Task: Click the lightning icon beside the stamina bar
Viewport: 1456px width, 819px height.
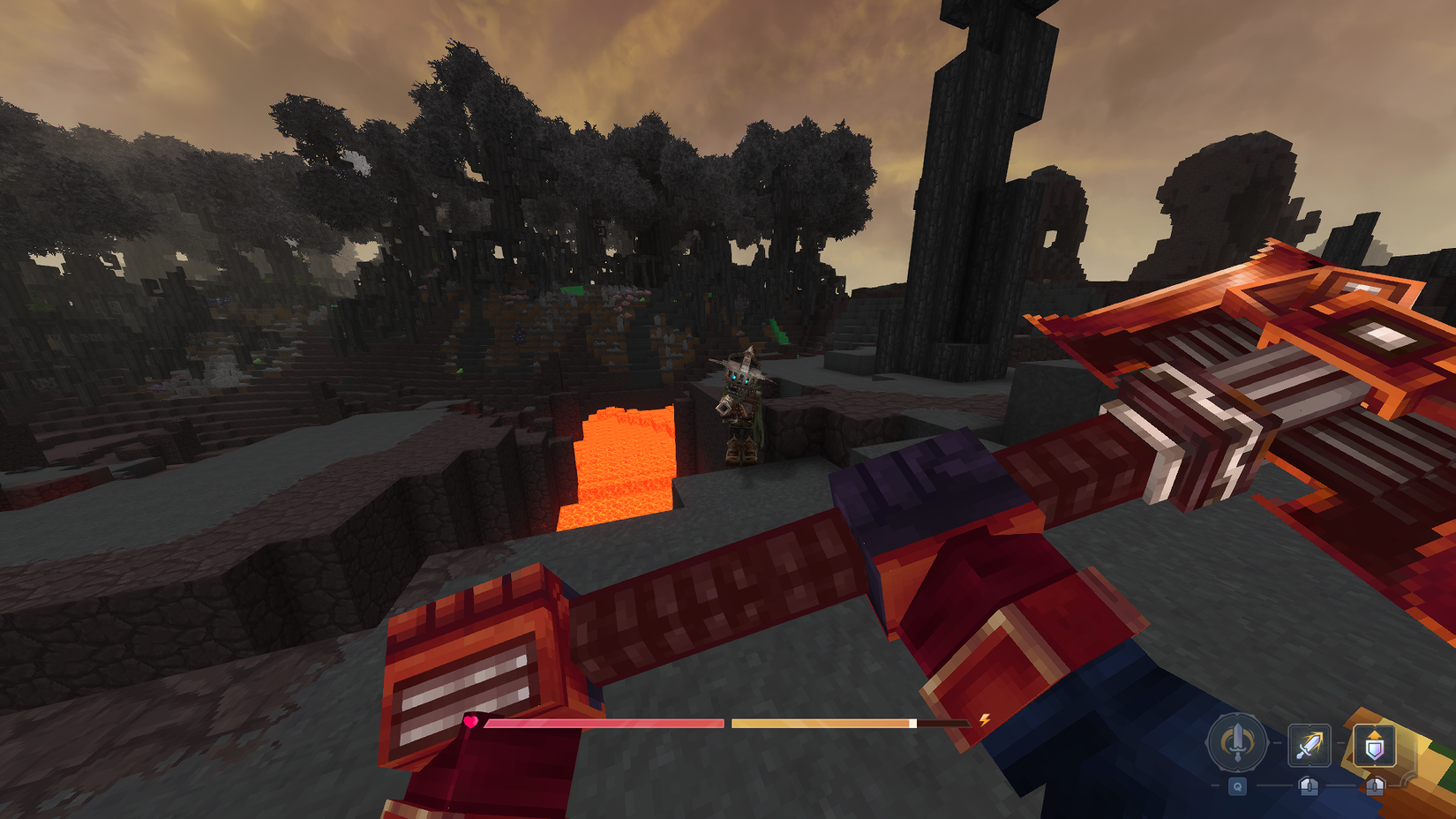Action: click(x=985, y=721)
